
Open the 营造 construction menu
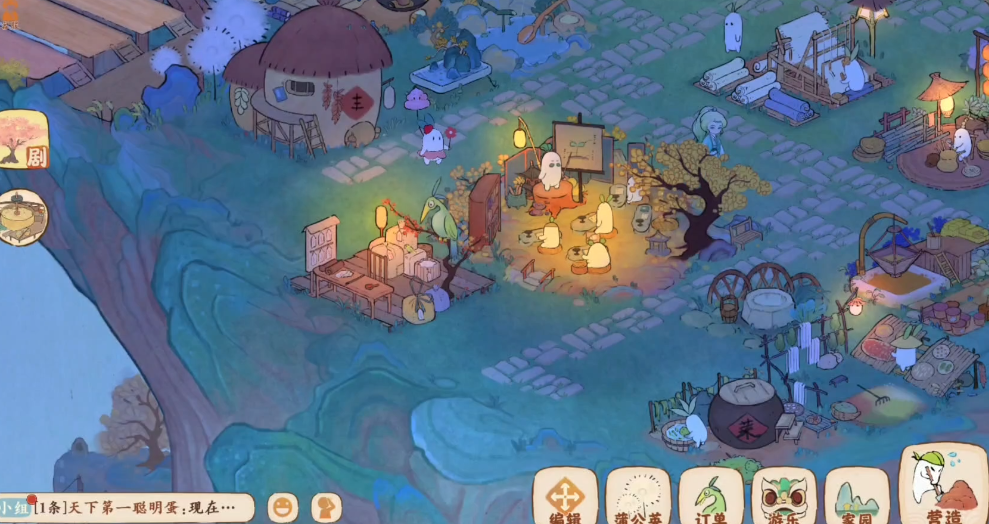click(x=942, y=484)
